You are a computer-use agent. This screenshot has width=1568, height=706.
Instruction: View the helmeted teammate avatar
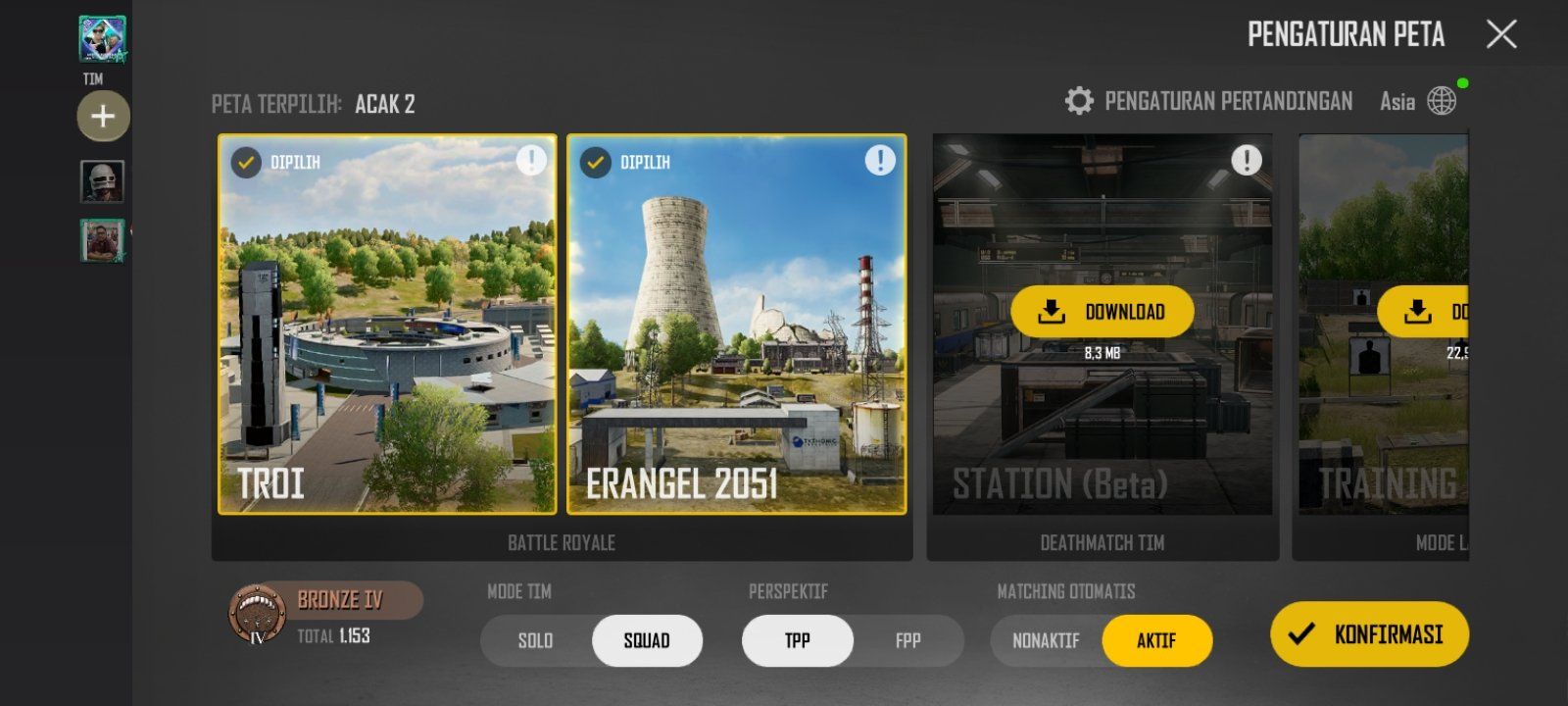[102, 182]
